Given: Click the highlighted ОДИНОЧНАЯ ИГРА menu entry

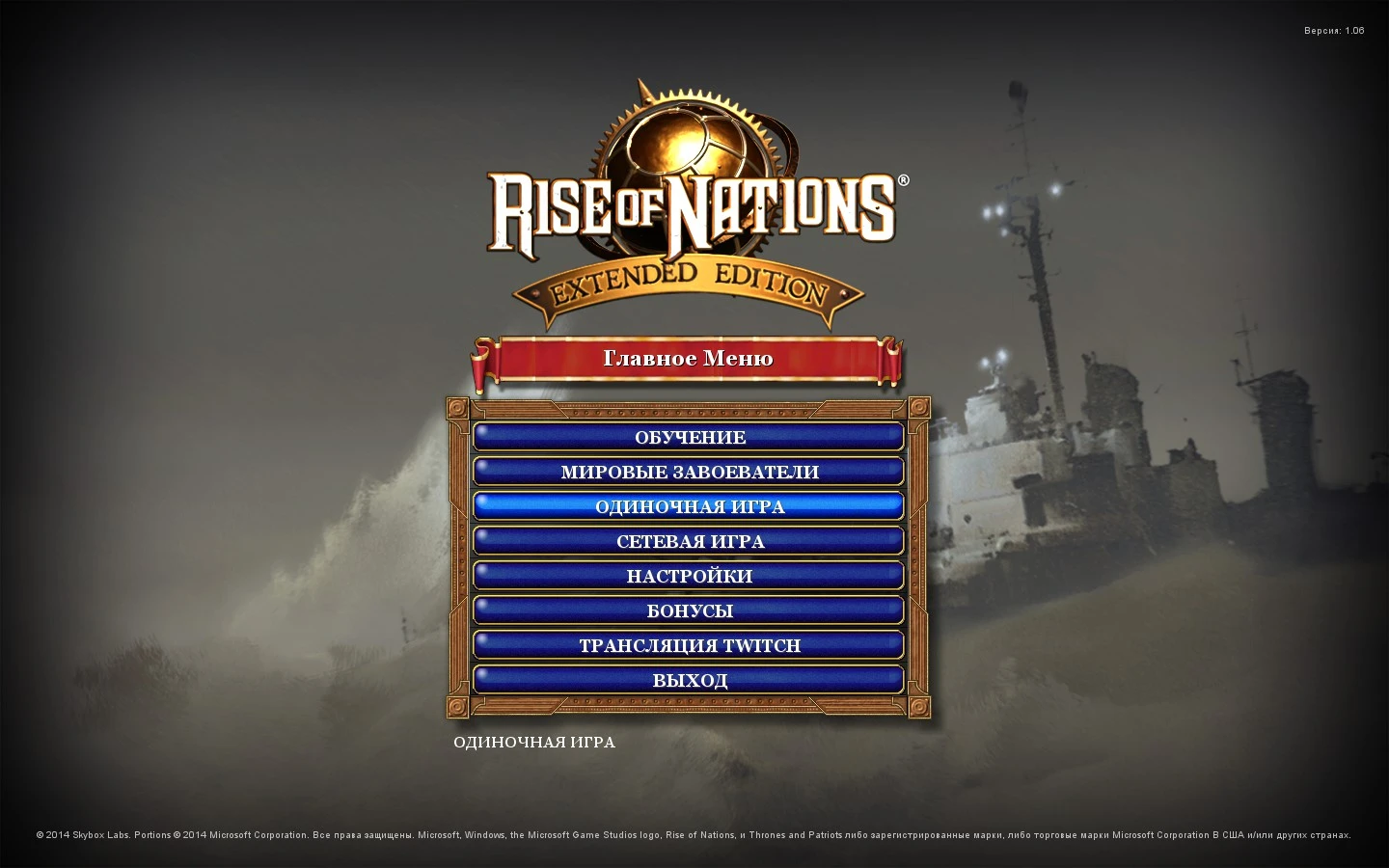Looking at the screenshot, I should tap(689, 505).
